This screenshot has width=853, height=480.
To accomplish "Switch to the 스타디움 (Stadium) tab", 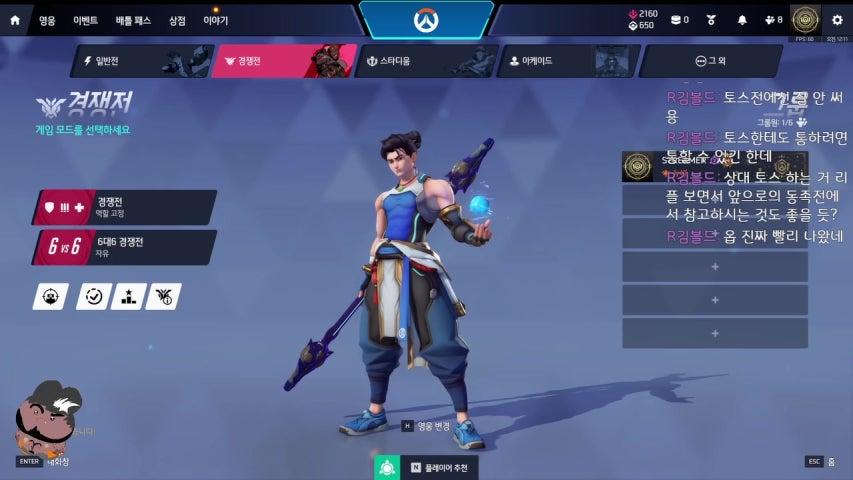I will [x=426, y=61].
